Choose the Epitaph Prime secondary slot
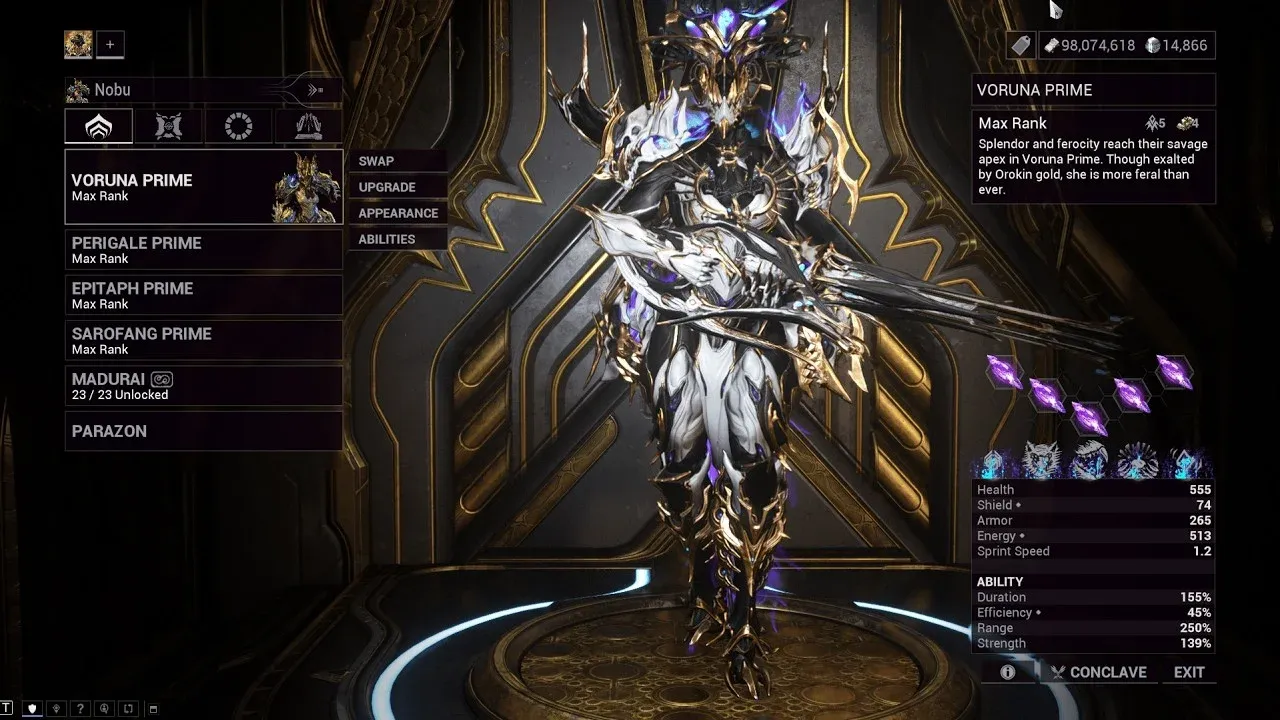Screen dimensions: 1280x720 point(203,295)
